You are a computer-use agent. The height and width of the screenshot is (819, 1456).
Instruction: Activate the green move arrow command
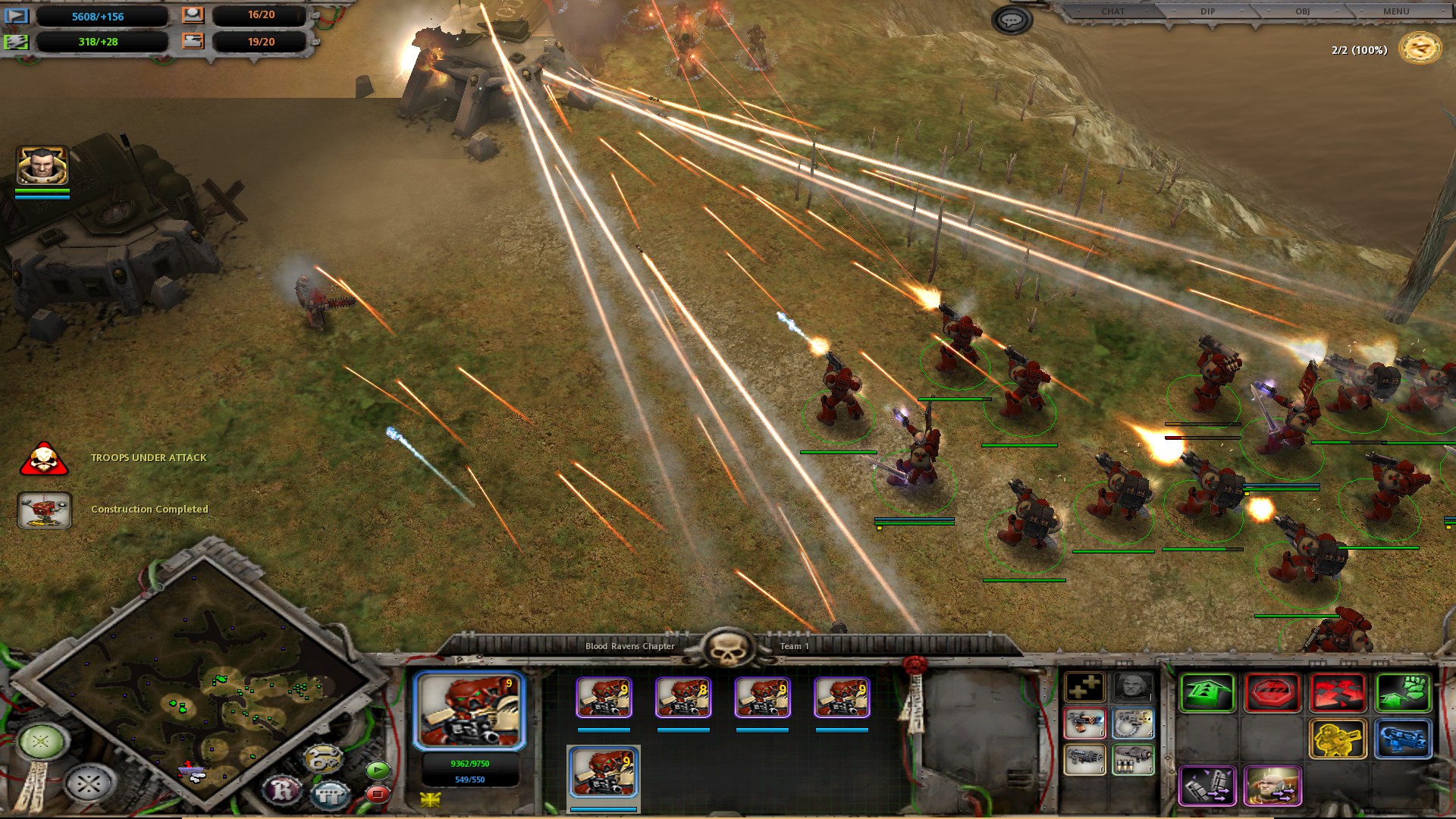tap(1207, 692)
